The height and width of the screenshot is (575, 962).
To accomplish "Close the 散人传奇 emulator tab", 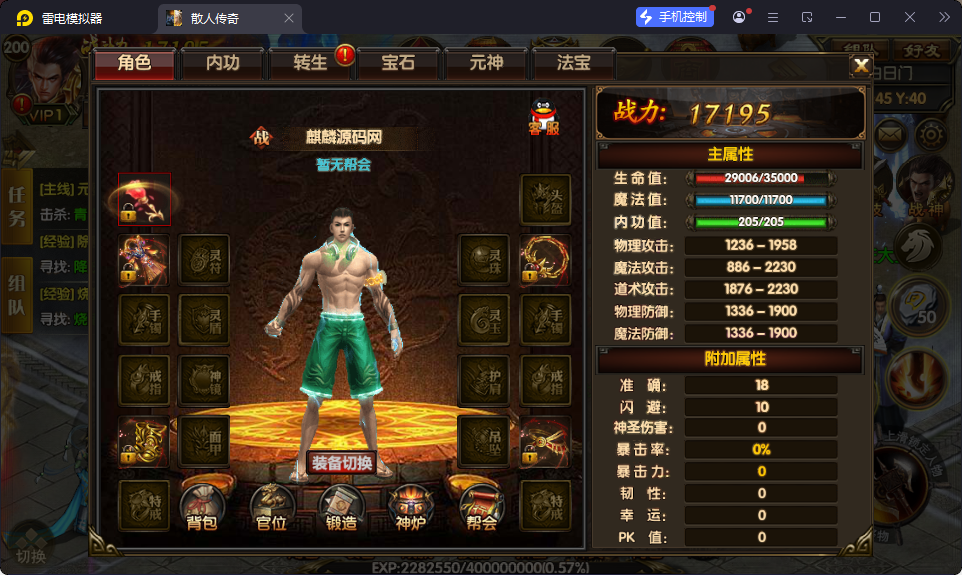I will pos(290,17).
